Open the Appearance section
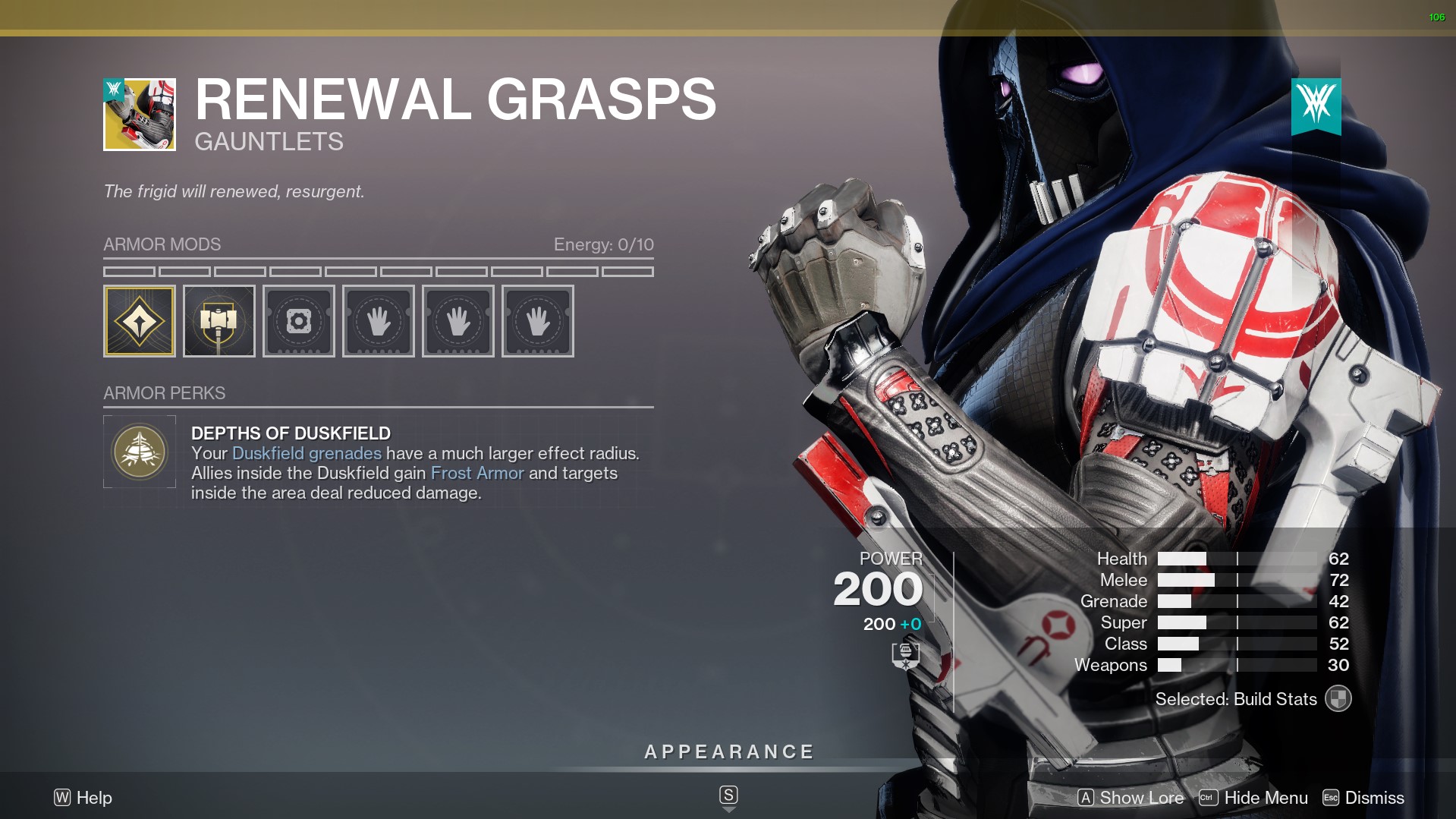 (728, 752)
